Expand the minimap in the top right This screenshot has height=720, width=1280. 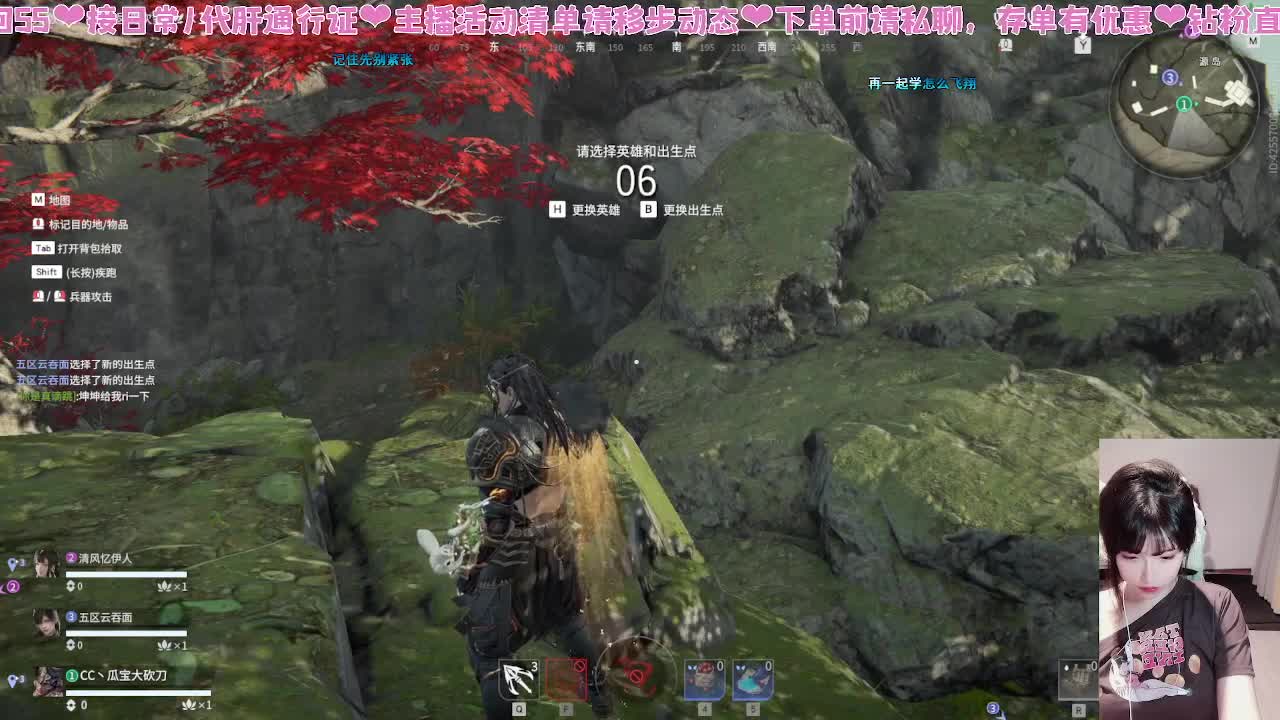coord(1185,110)
